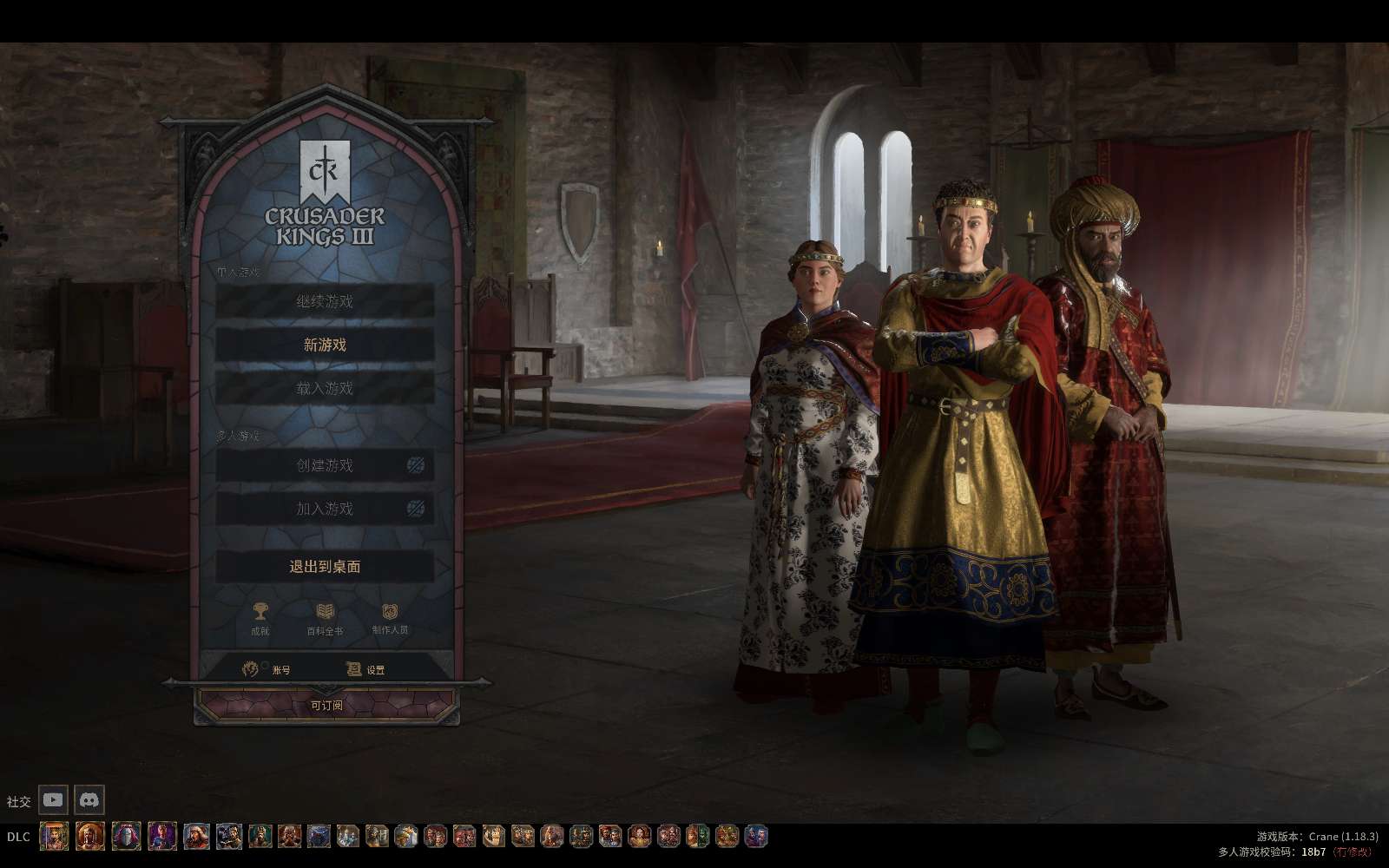Exit to desktop (退出到桌面)
The image size is (1389, 868).
pyautogui.click(x=325, y=567)
